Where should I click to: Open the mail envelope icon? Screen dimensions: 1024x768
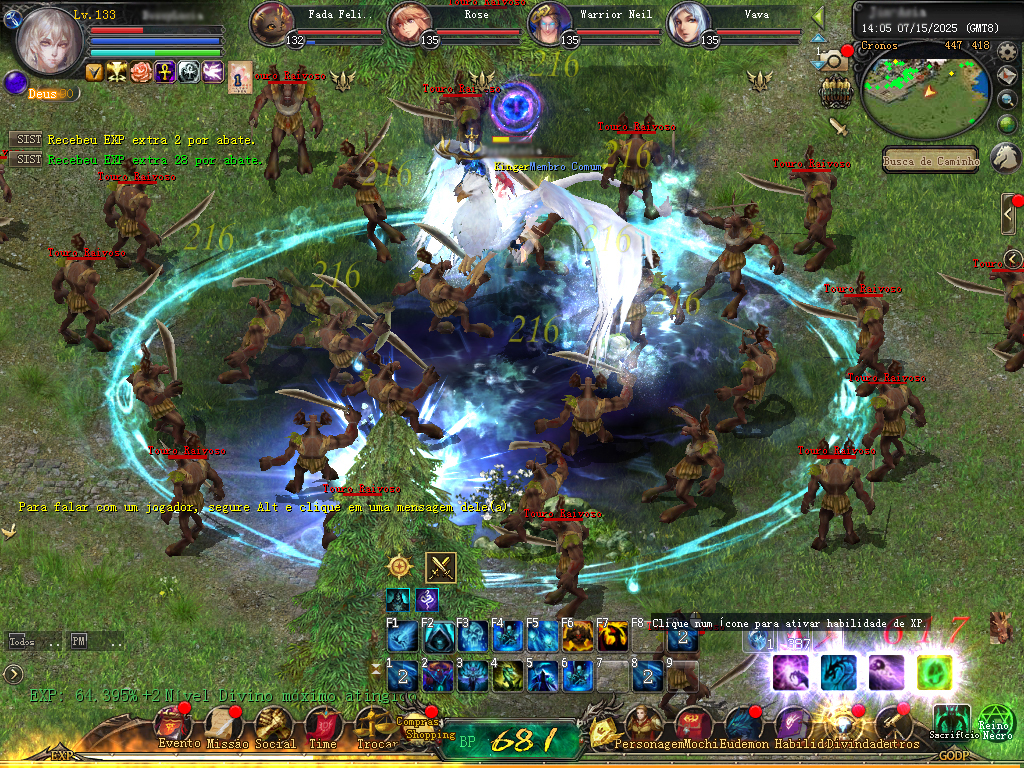[1007, 75]
